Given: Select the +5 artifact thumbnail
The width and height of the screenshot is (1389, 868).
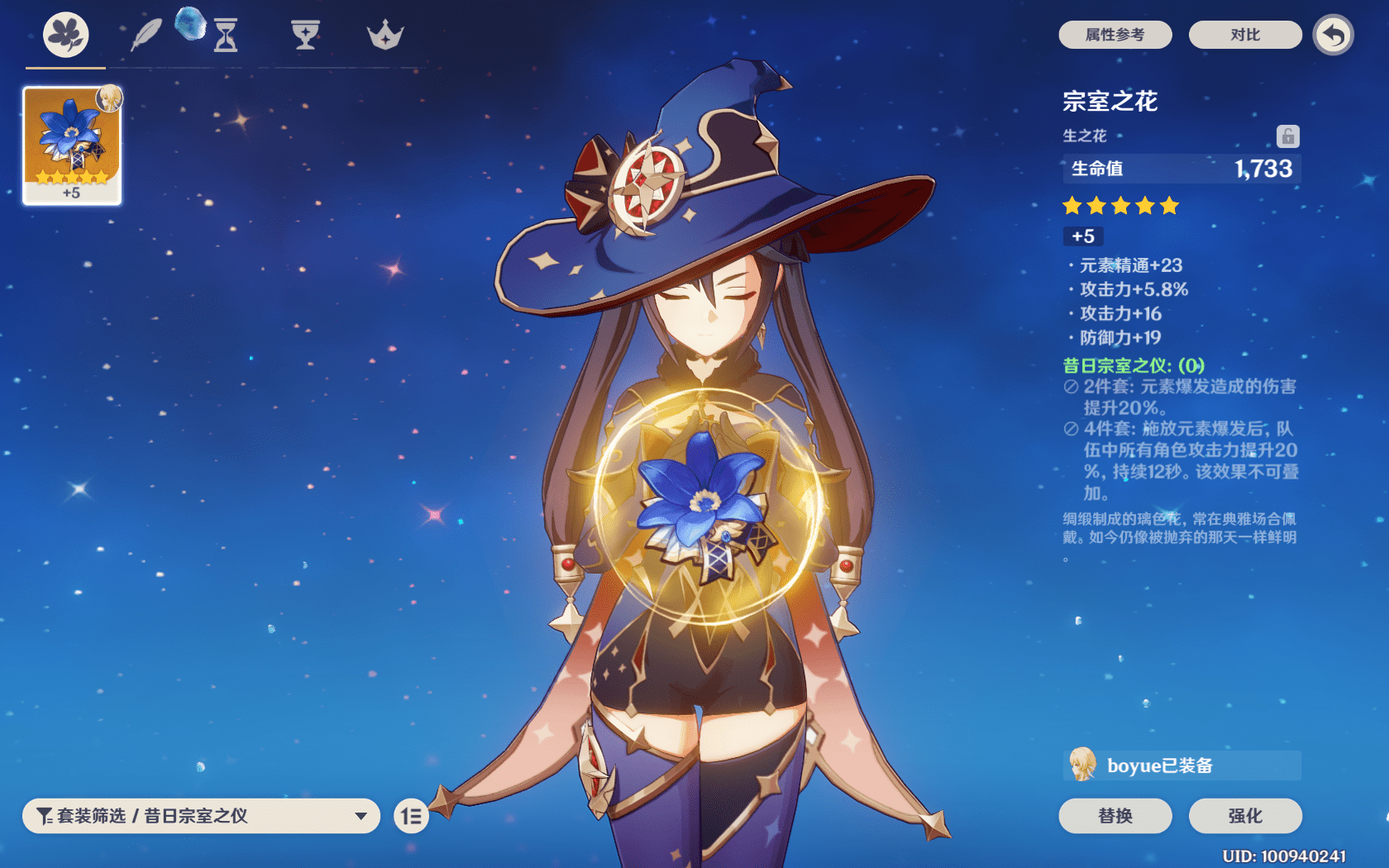Looking at the screenshot, I should click(x=71, y=145).
